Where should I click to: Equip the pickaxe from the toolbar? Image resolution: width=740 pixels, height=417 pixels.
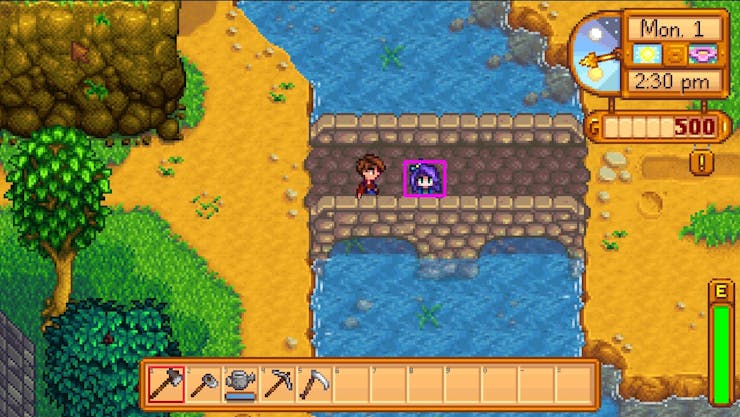point(278,384)
